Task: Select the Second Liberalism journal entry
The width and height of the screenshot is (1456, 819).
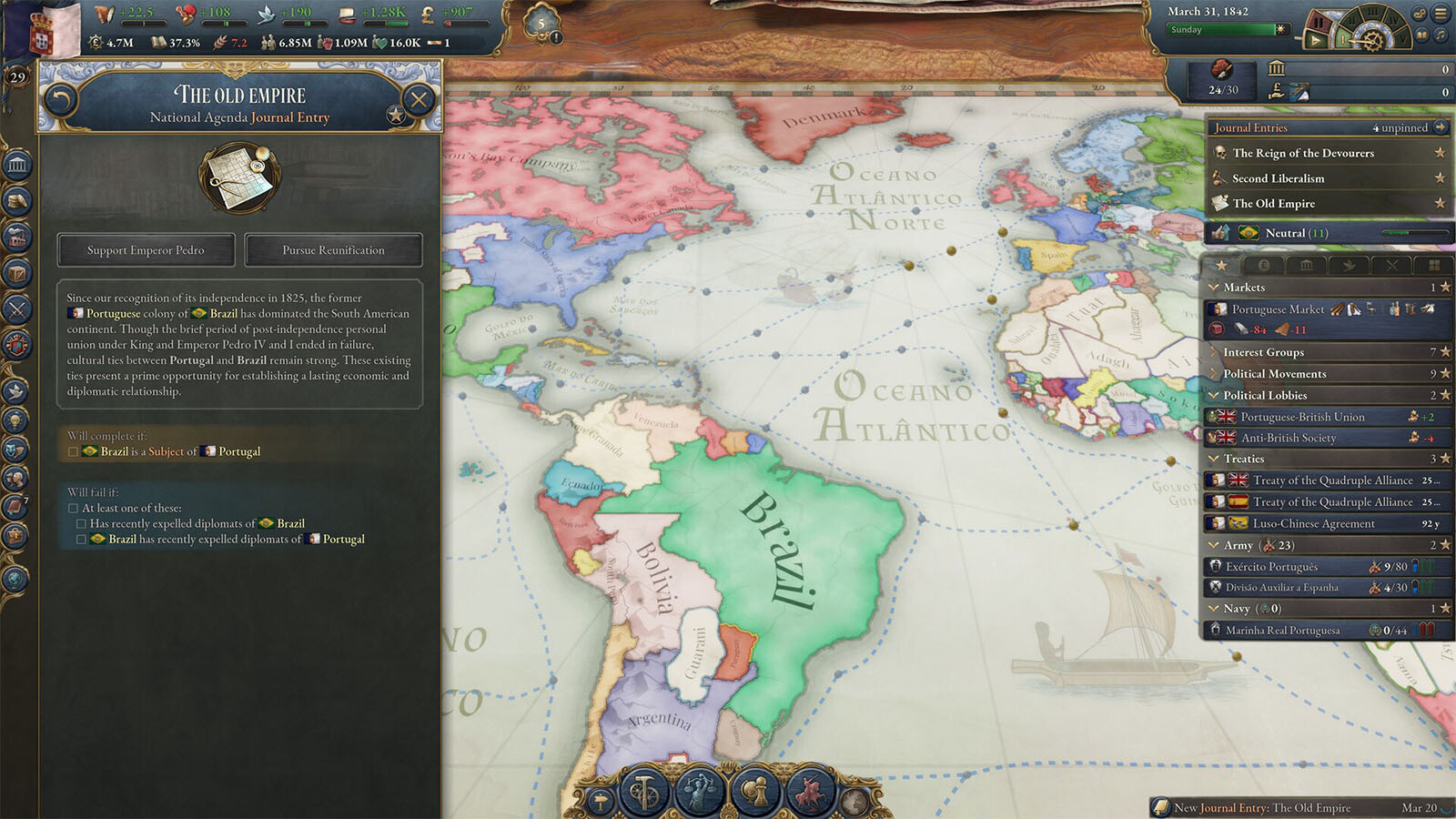Action: [1278, 178]
